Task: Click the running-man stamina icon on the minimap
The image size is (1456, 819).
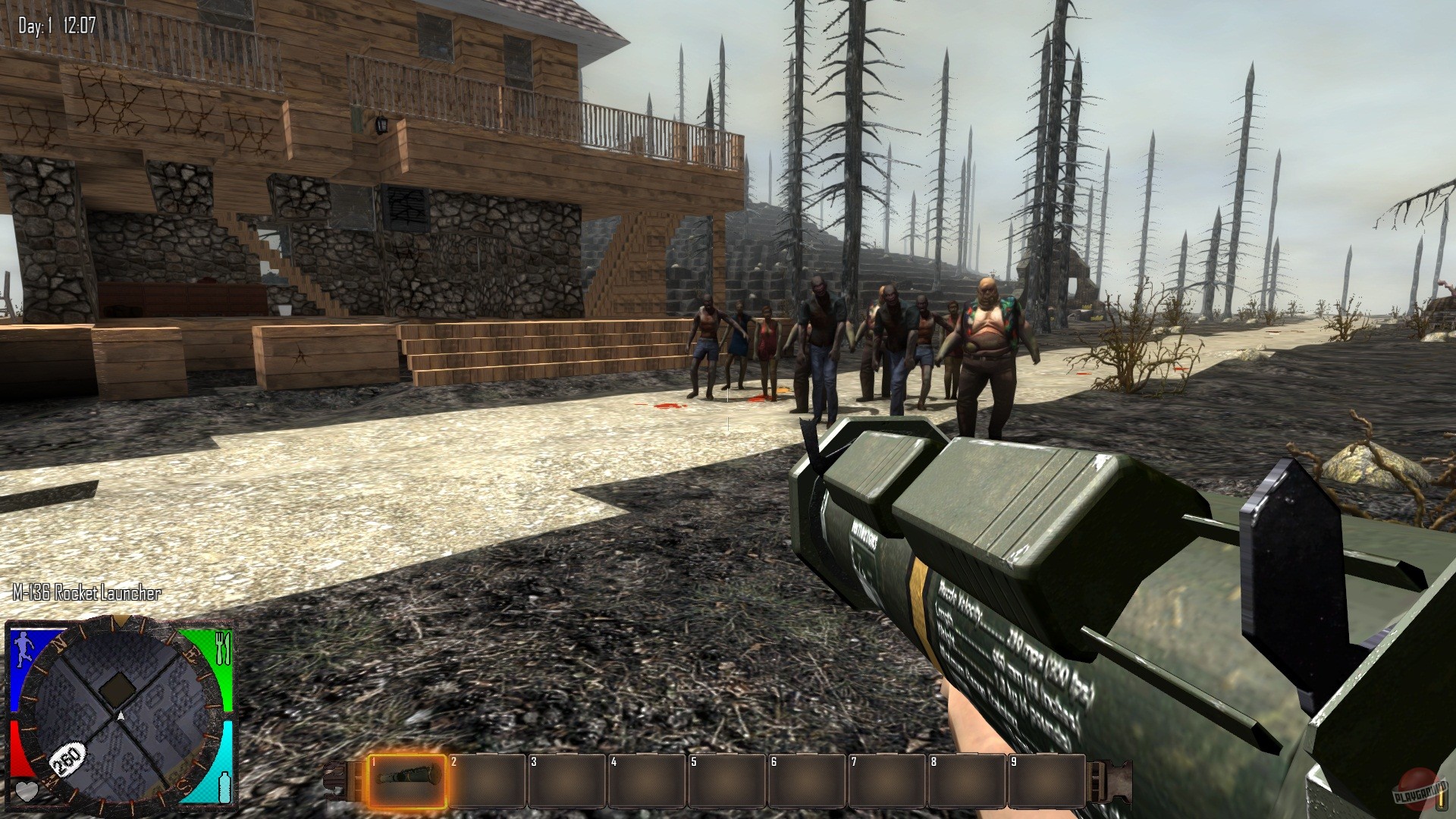Action: (24, 648)
